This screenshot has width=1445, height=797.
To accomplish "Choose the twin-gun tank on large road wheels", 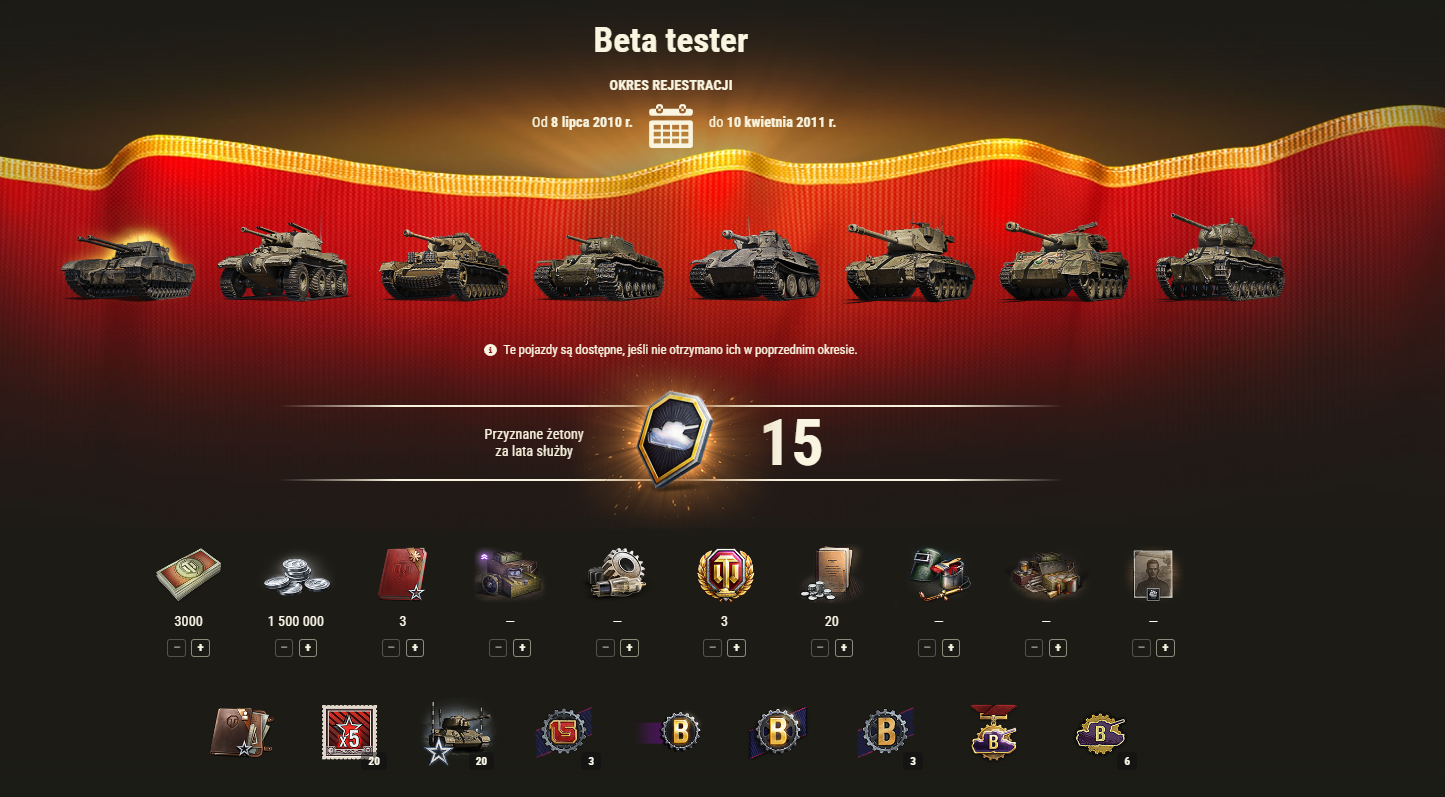I will (283, 262).
